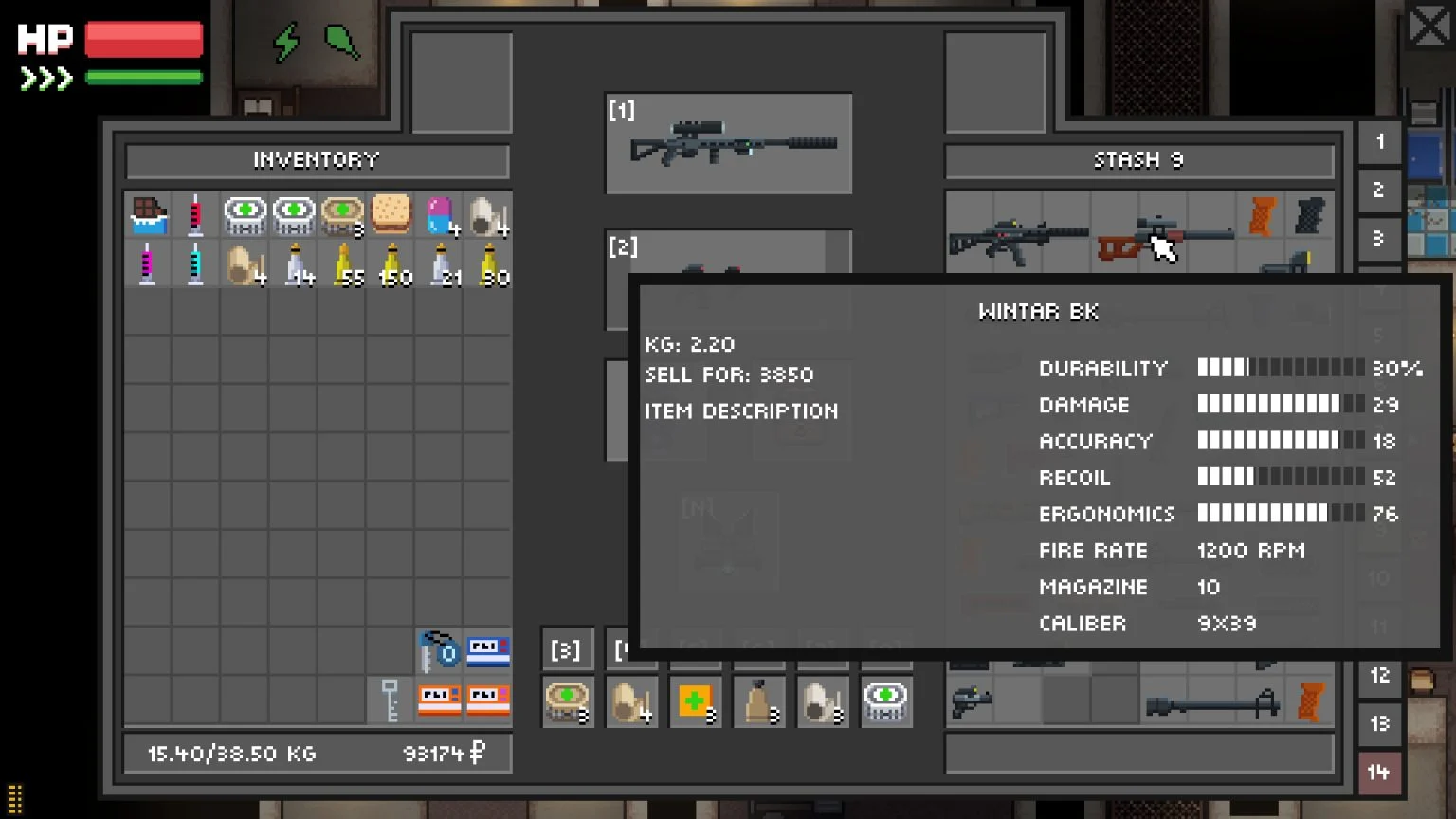Image resolution: width=1456 pixels, height=819 pixels.
Task: Select the orange pistol grip in stash
Action: (x=1262, y=216)
